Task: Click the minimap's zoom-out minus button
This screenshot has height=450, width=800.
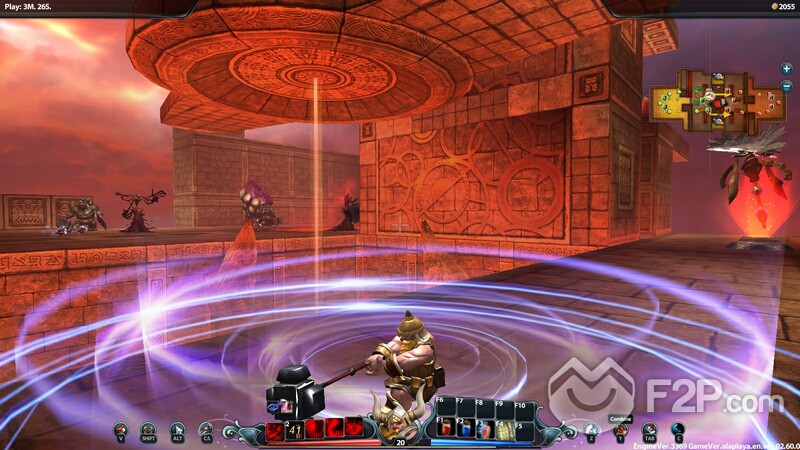Action: [x=786, y=88]
